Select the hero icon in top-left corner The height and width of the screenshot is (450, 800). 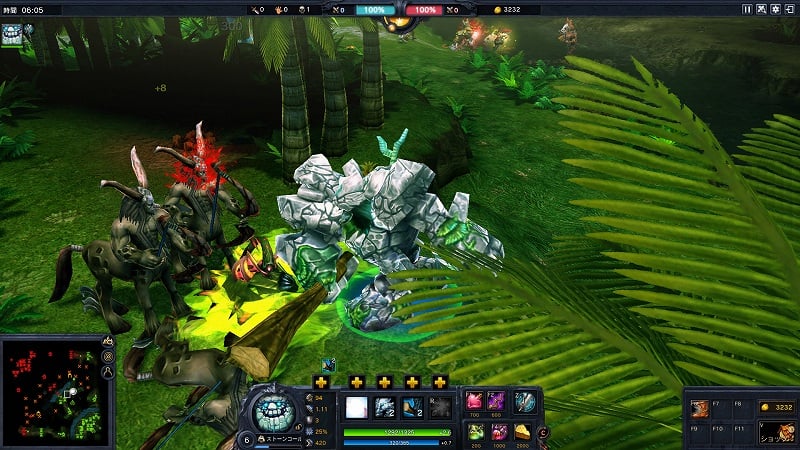13,31
